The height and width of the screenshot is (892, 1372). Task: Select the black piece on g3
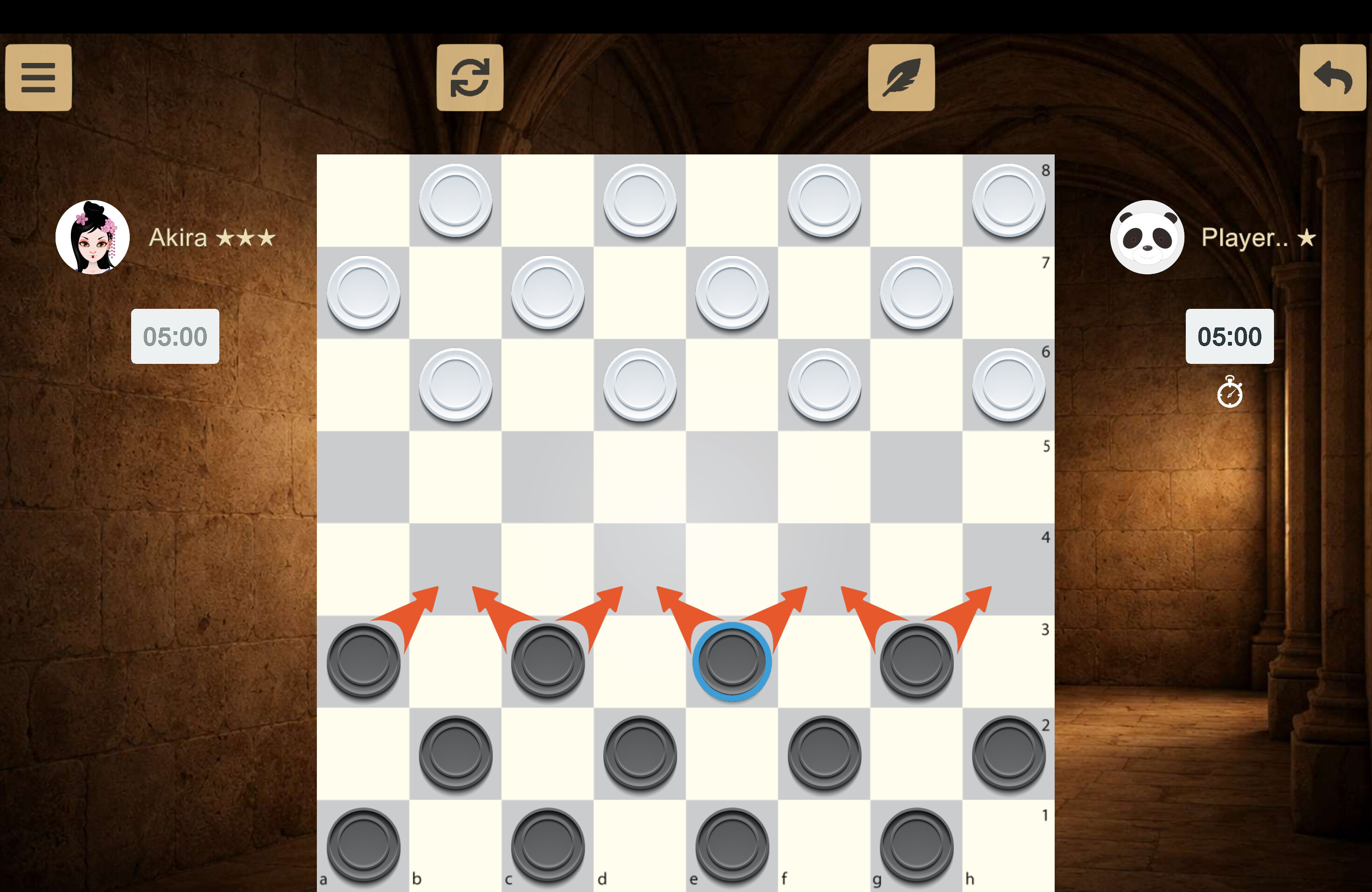916,662
